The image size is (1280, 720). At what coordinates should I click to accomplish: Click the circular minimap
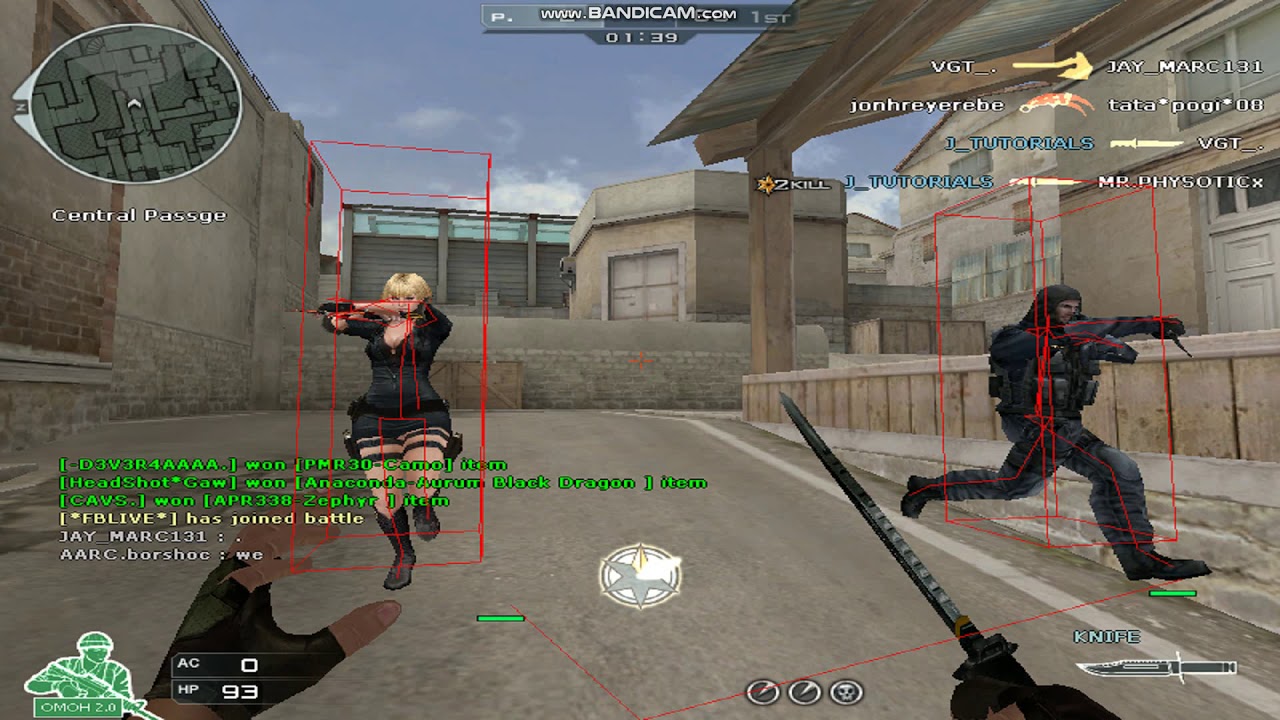[x=135, y=104]
